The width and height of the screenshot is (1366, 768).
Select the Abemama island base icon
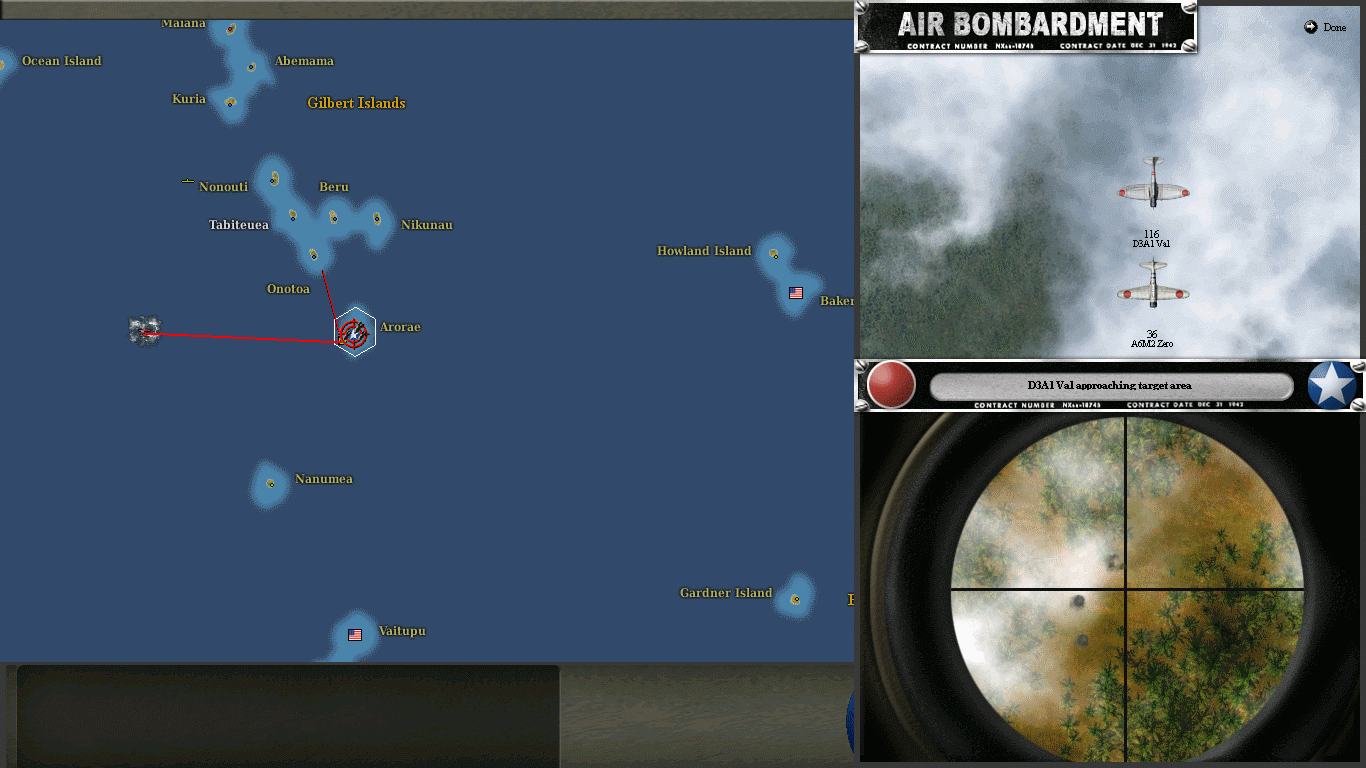pos(250,68)
